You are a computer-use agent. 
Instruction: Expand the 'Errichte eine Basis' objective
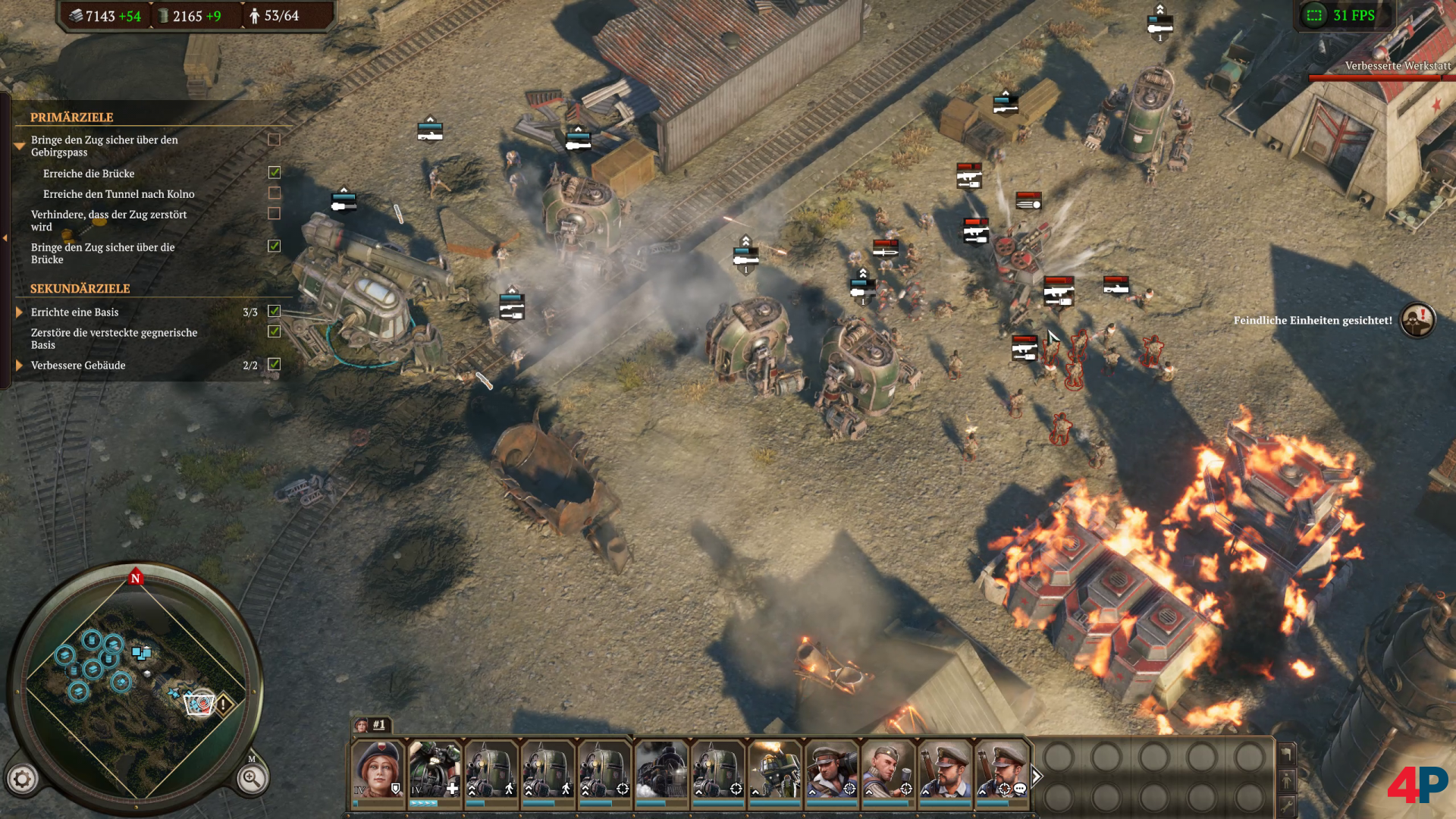click(x=20, y=312)
